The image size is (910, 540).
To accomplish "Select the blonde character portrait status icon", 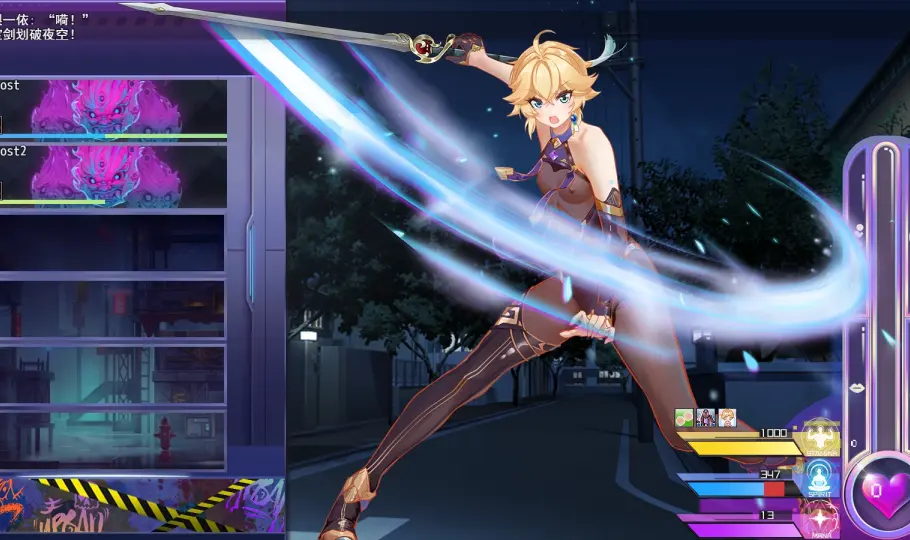I will [727, 417].
